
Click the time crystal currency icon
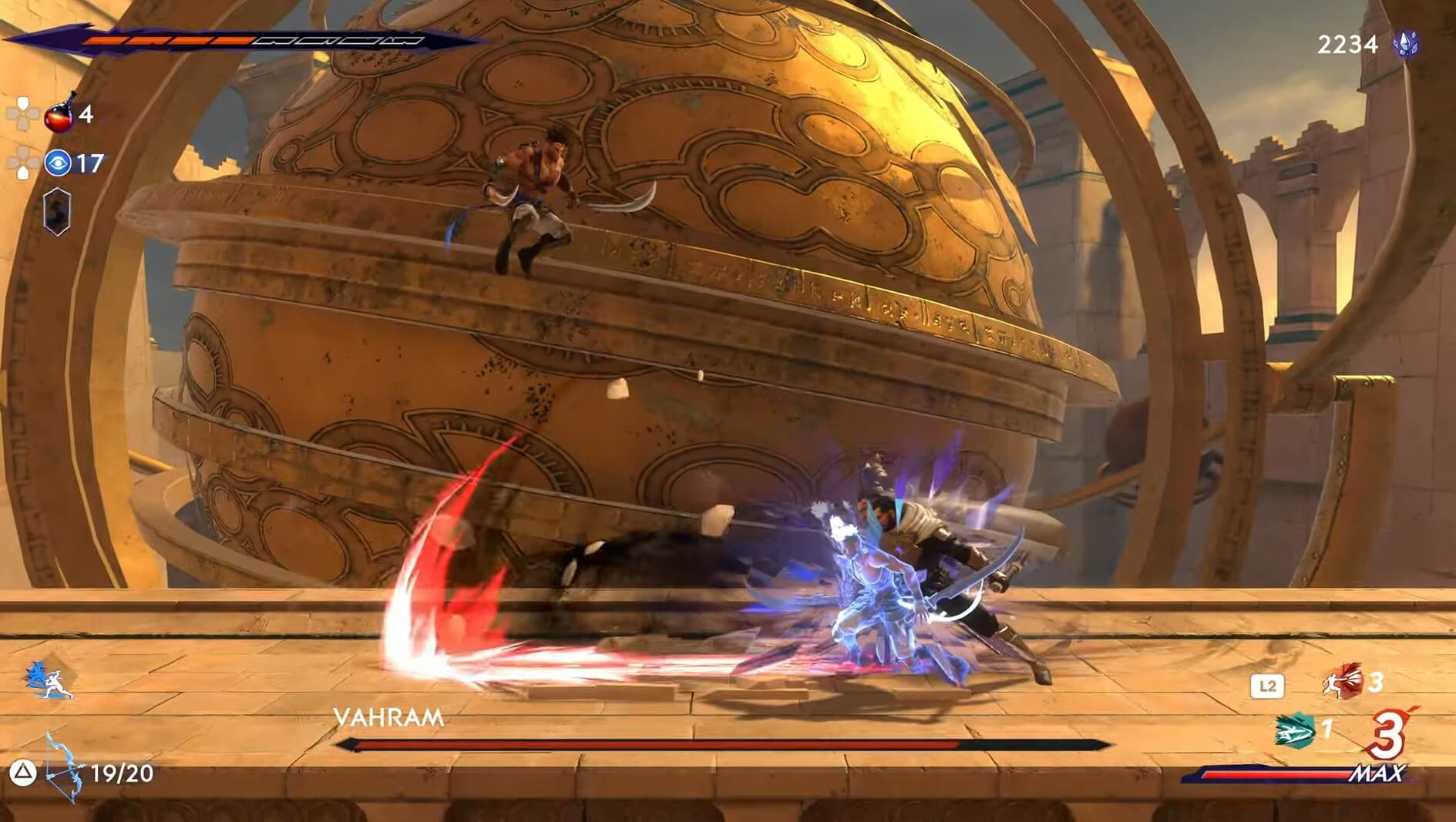1407,44
